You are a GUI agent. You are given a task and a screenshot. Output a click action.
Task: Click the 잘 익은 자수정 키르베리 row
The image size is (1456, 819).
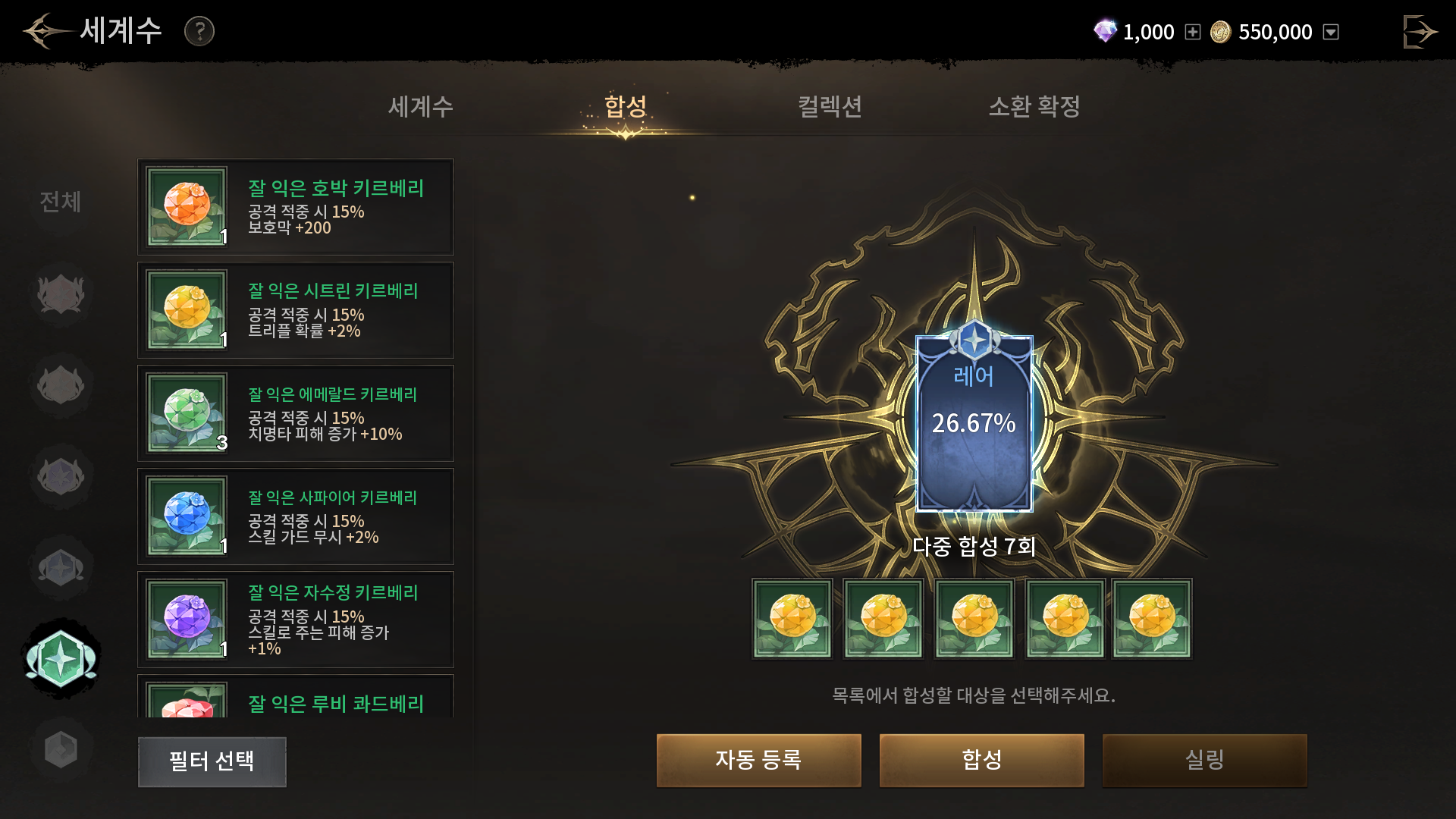296,620
